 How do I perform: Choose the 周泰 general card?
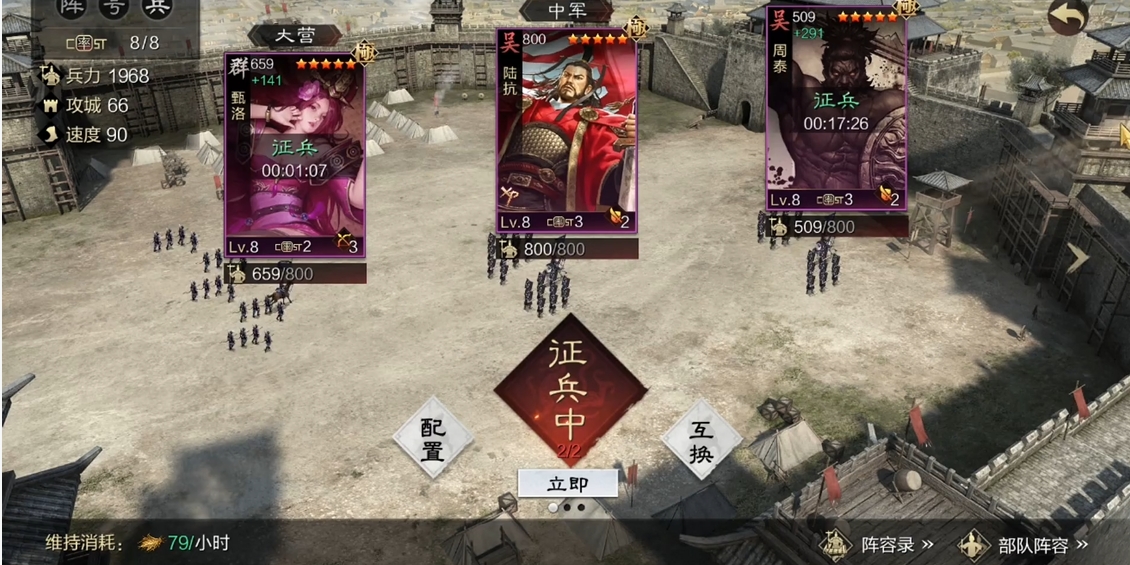pos(836,108)
